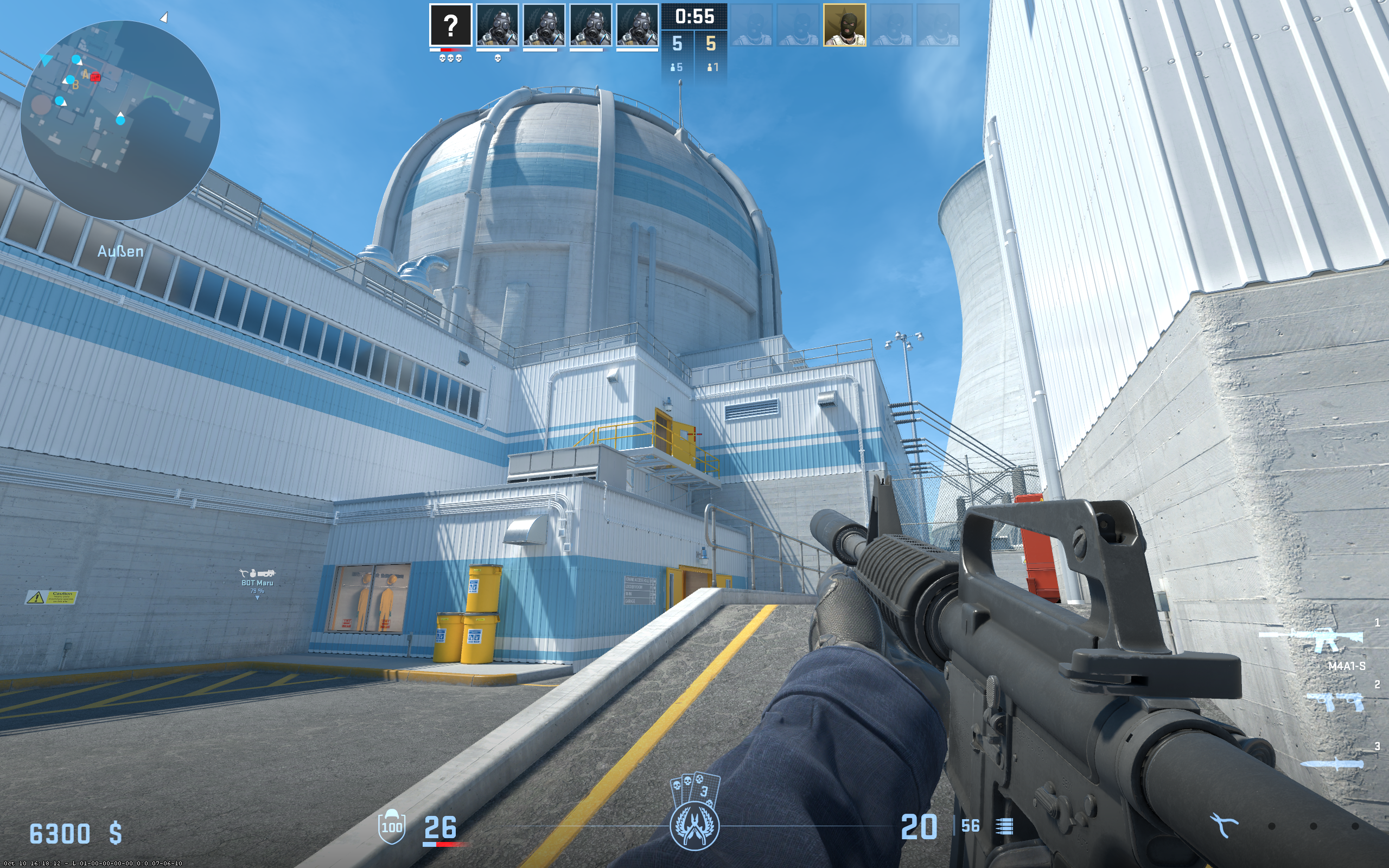Image resolution: width=1389 pixels, height=868 pixels.
Task: Click the BOT Maru teammate marker
Action: [257, 582]
